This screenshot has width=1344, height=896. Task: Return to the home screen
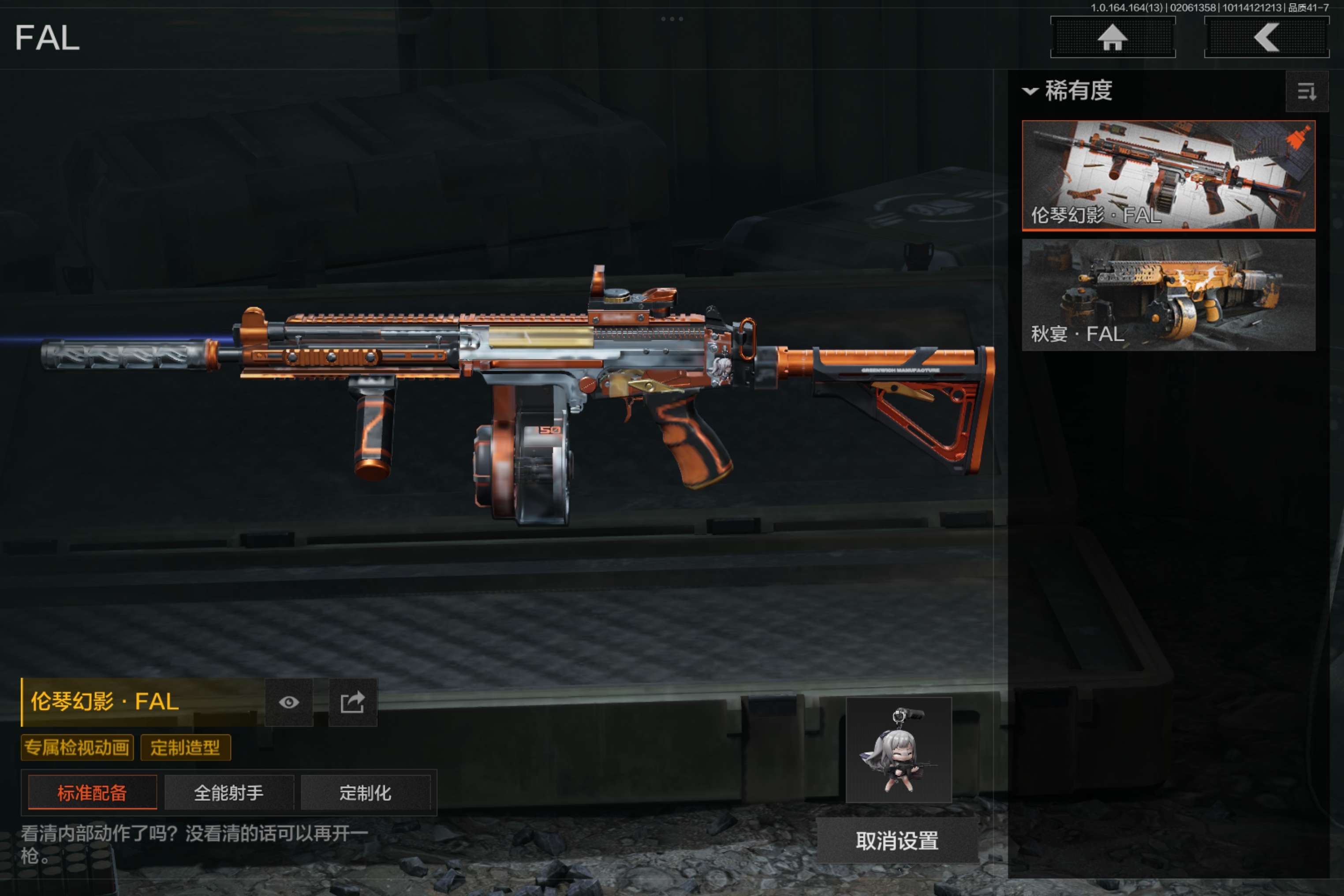(1112, 38)
